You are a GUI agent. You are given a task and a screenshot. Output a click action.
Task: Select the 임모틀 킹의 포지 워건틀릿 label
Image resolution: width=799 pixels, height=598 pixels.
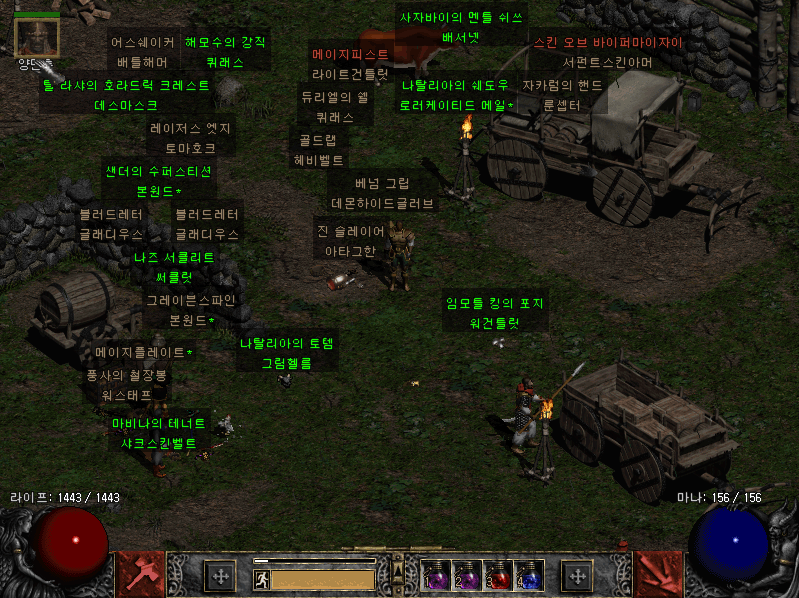pyautogui.click(x=494, y=312)
